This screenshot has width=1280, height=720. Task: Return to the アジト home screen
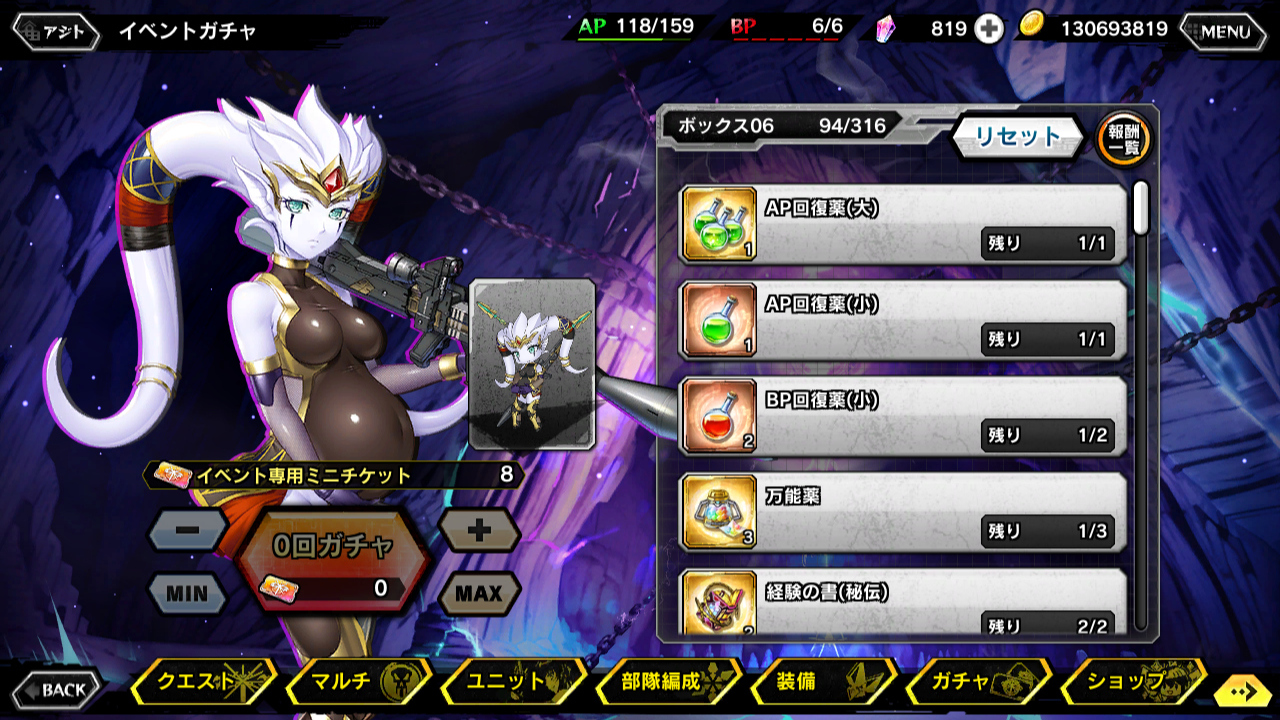[x=56, y=31]
